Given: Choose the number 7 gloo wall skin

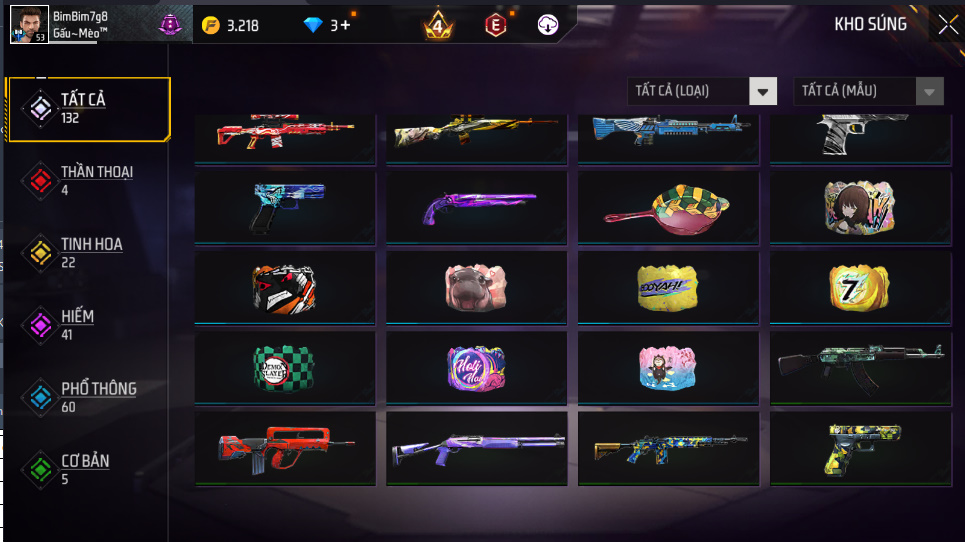Looking at the screenshot, I should 860,287.
